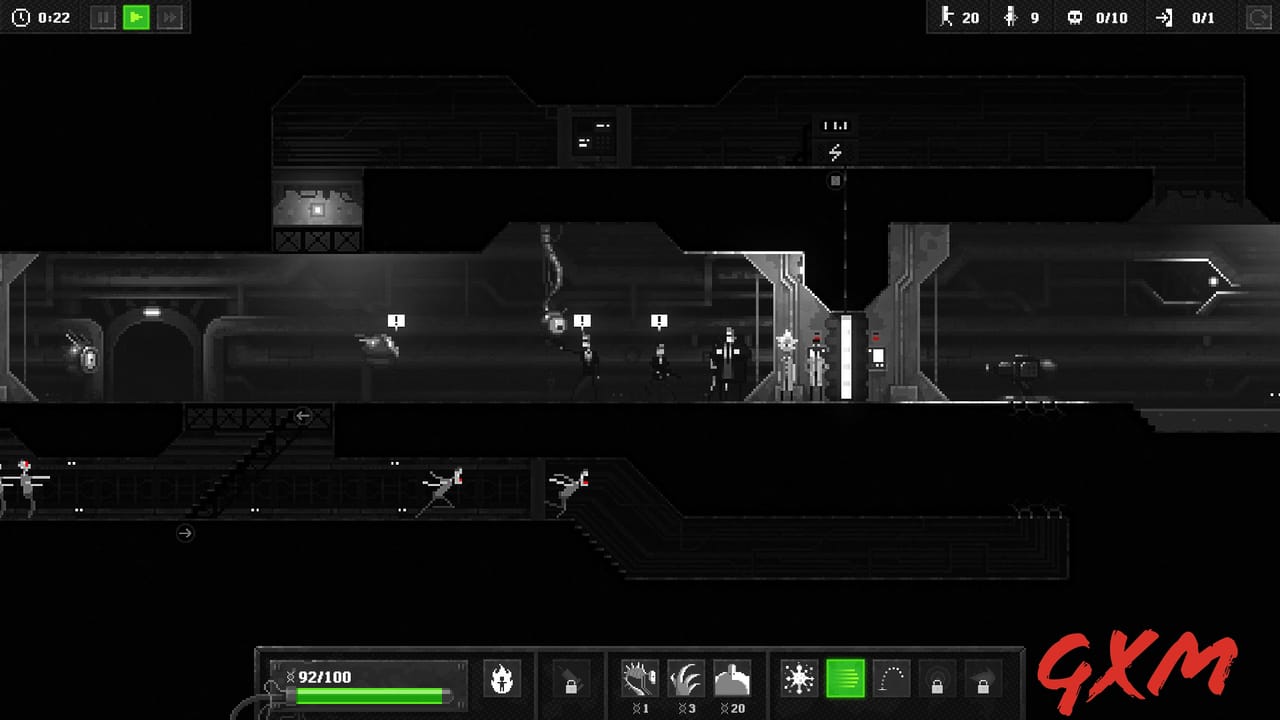Click the rightmost locked ability slot
1280x720 pixels.
(985, 678)
